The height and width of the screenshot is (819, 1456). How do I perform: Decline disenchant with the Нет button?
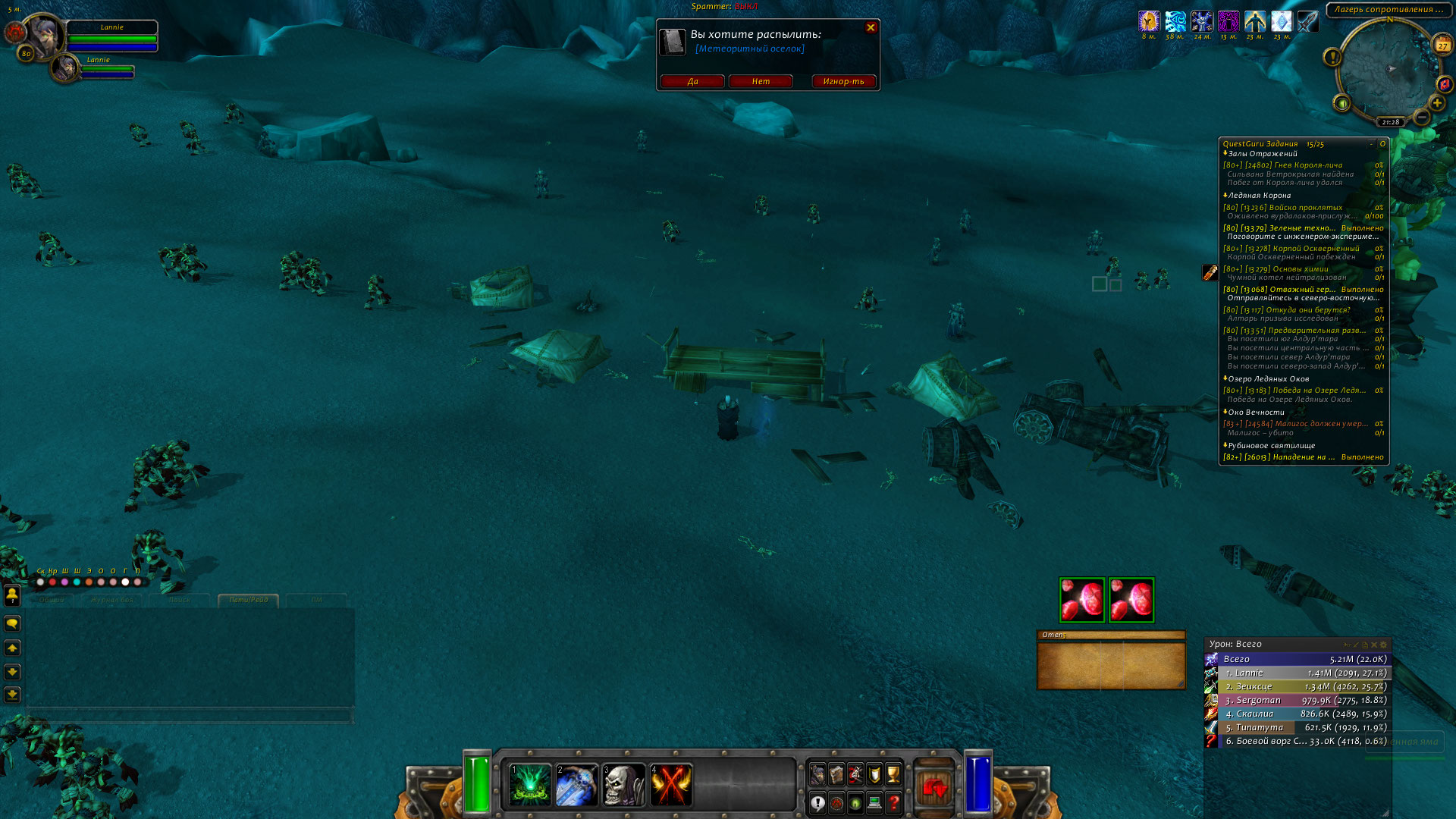[x=761, y=81]
